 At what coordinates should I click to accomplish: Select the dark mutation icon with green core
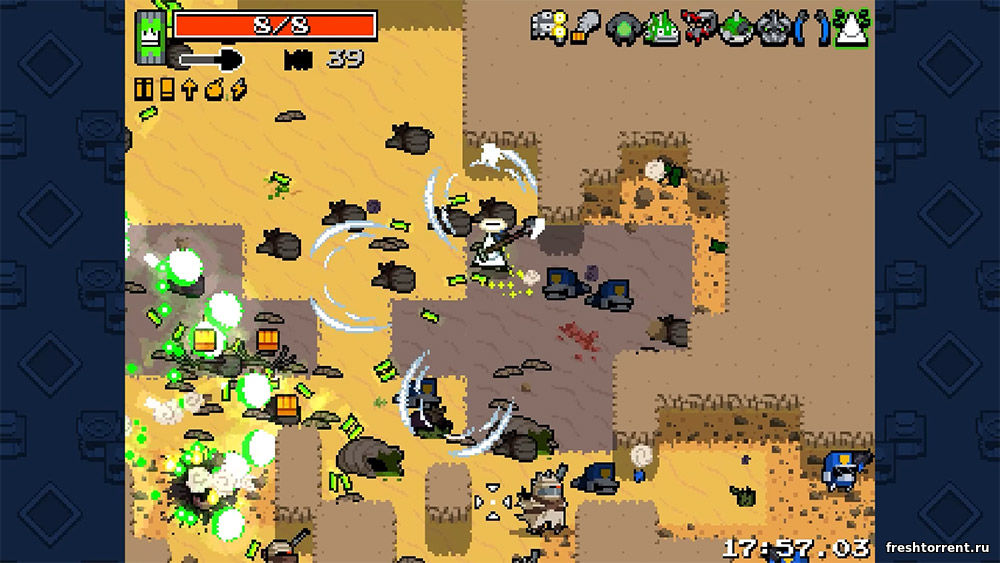(623, 27)
